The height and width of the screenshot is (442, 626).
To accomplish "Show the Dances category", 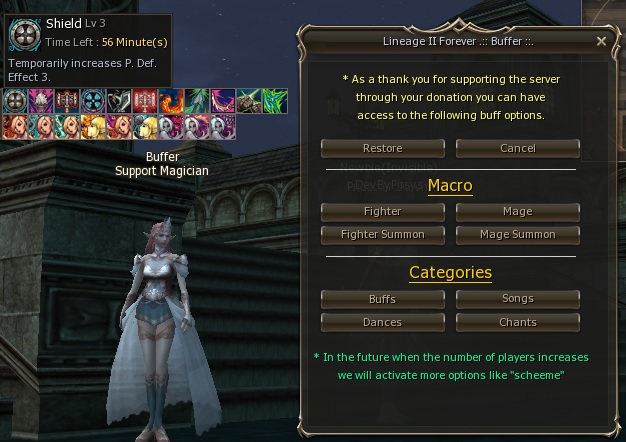I will (x=383, y=322).
